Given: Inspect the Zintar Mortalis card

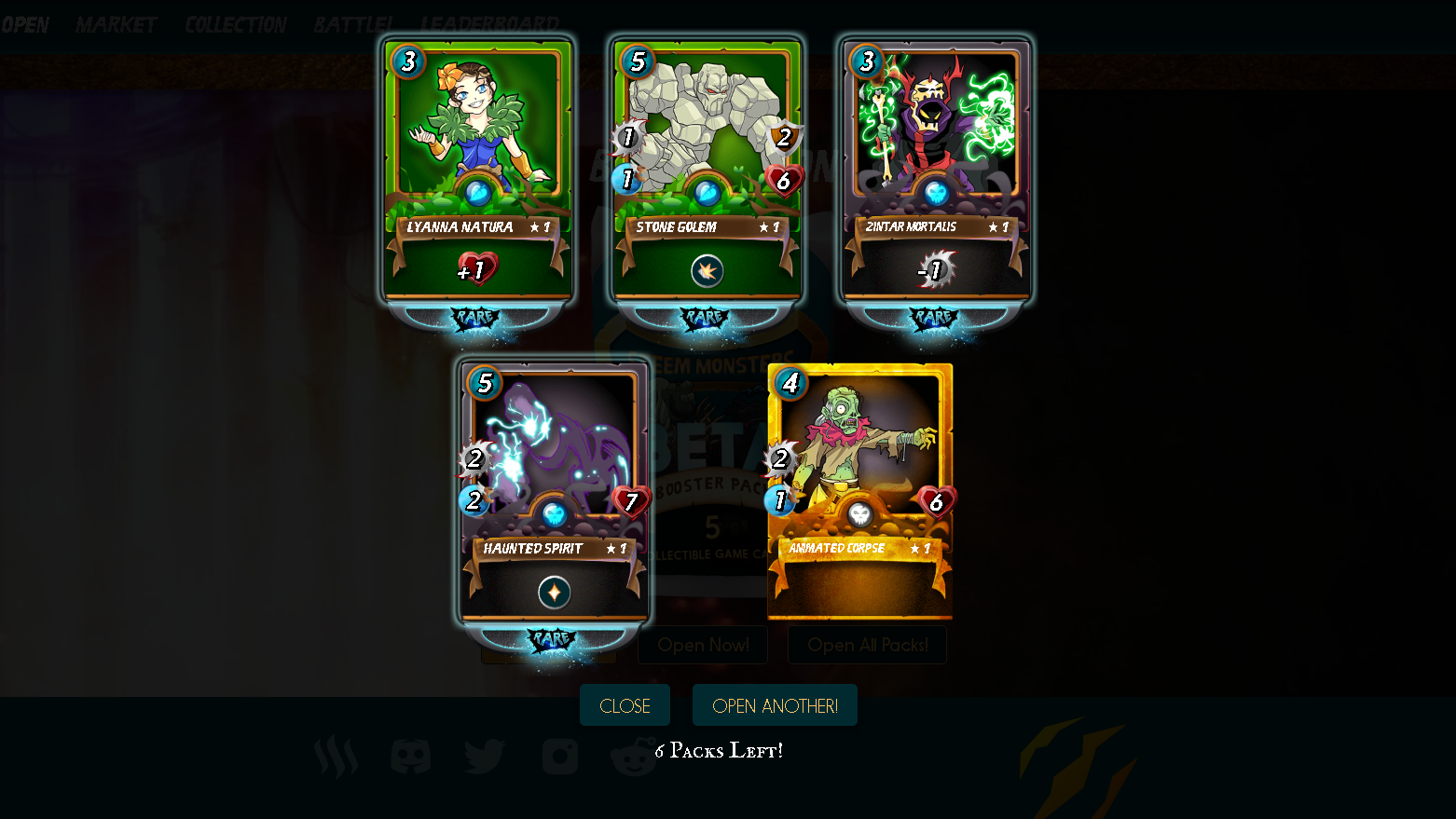Looking at the screenshot, I should point(936,172).
